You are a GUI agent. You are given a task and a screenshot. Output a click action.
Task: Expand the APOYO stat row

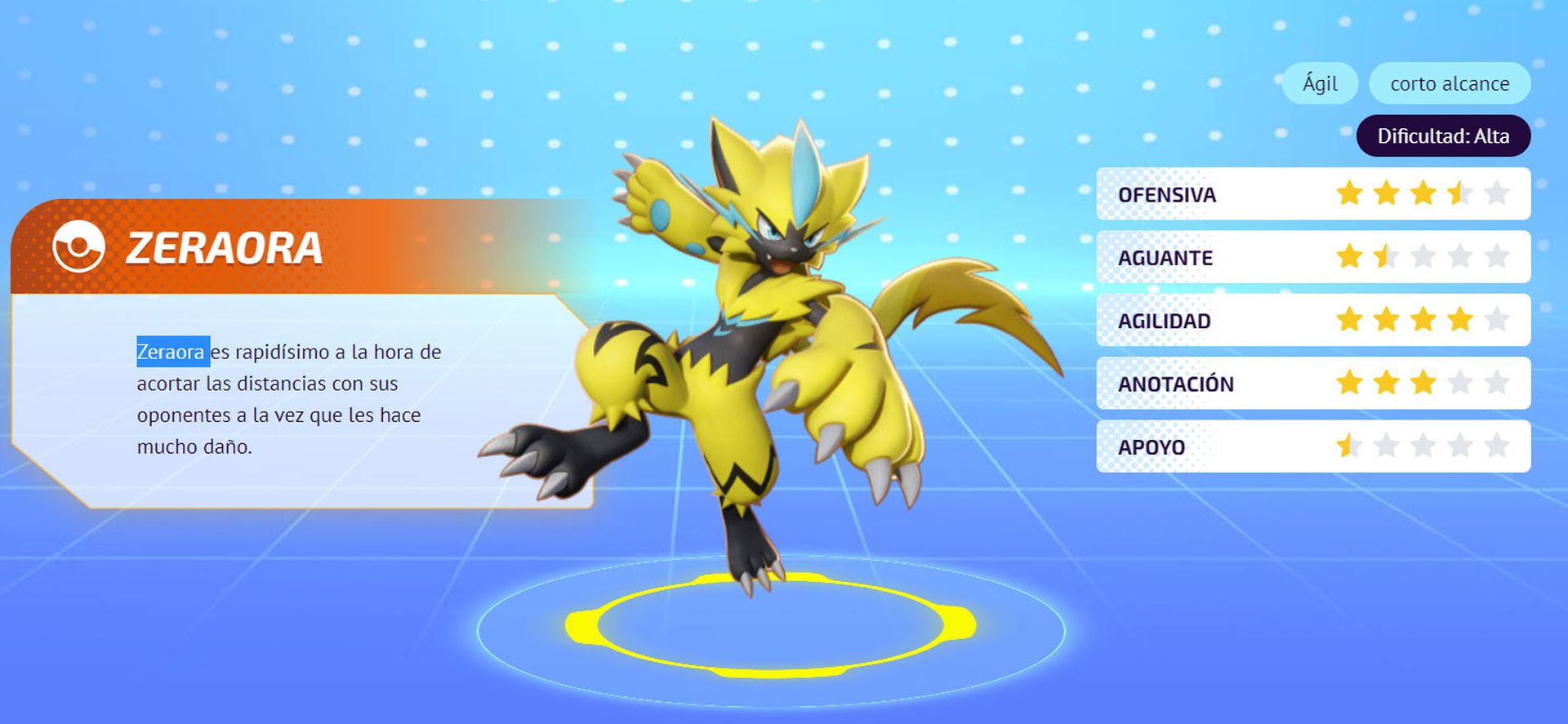(x=1154, y=446)
